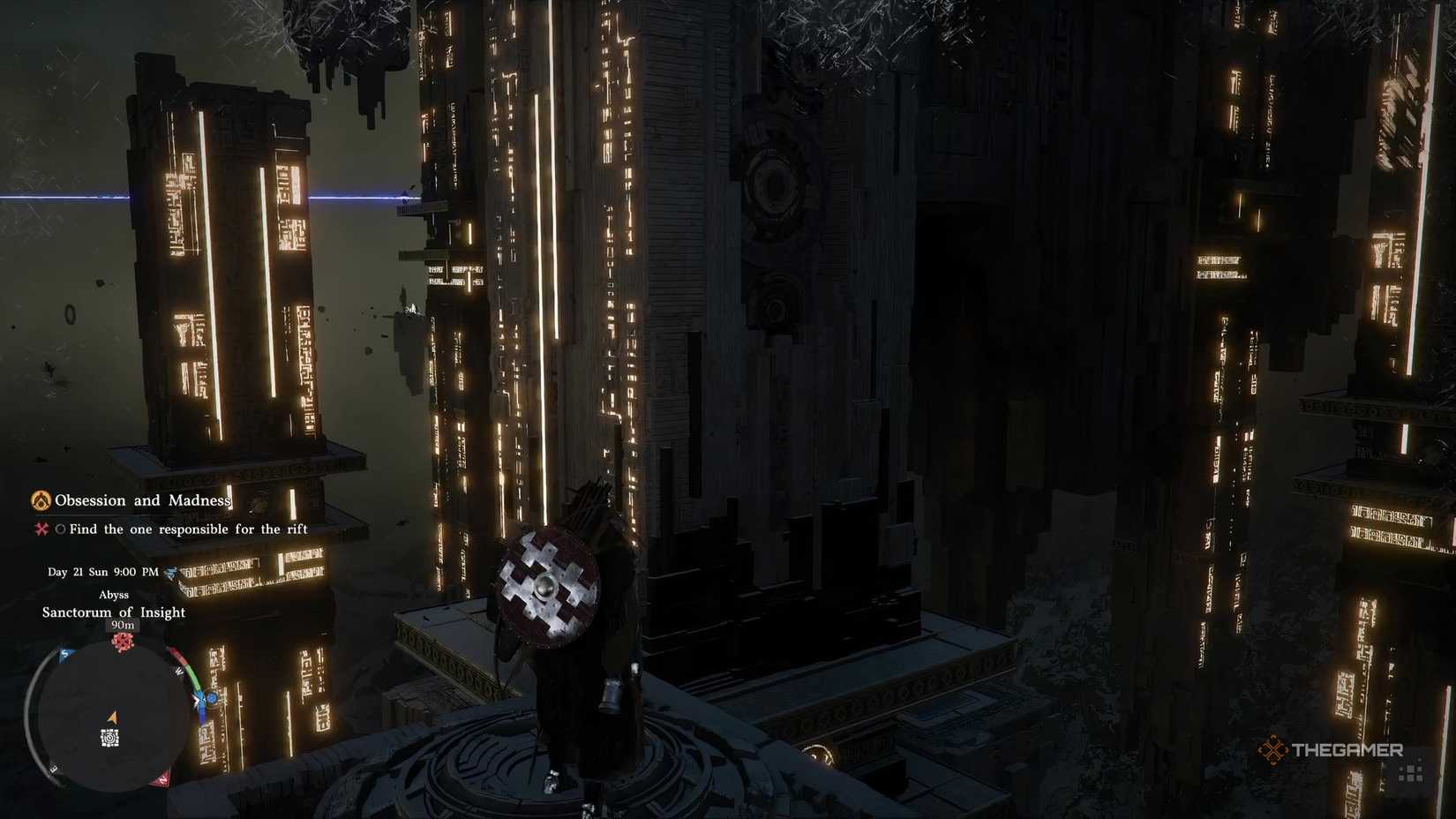Image resolution: width=1456 pixels, height=819 pixels.
Task: Expand the Sanctorum of Insight location header
Action: (114, 612)
